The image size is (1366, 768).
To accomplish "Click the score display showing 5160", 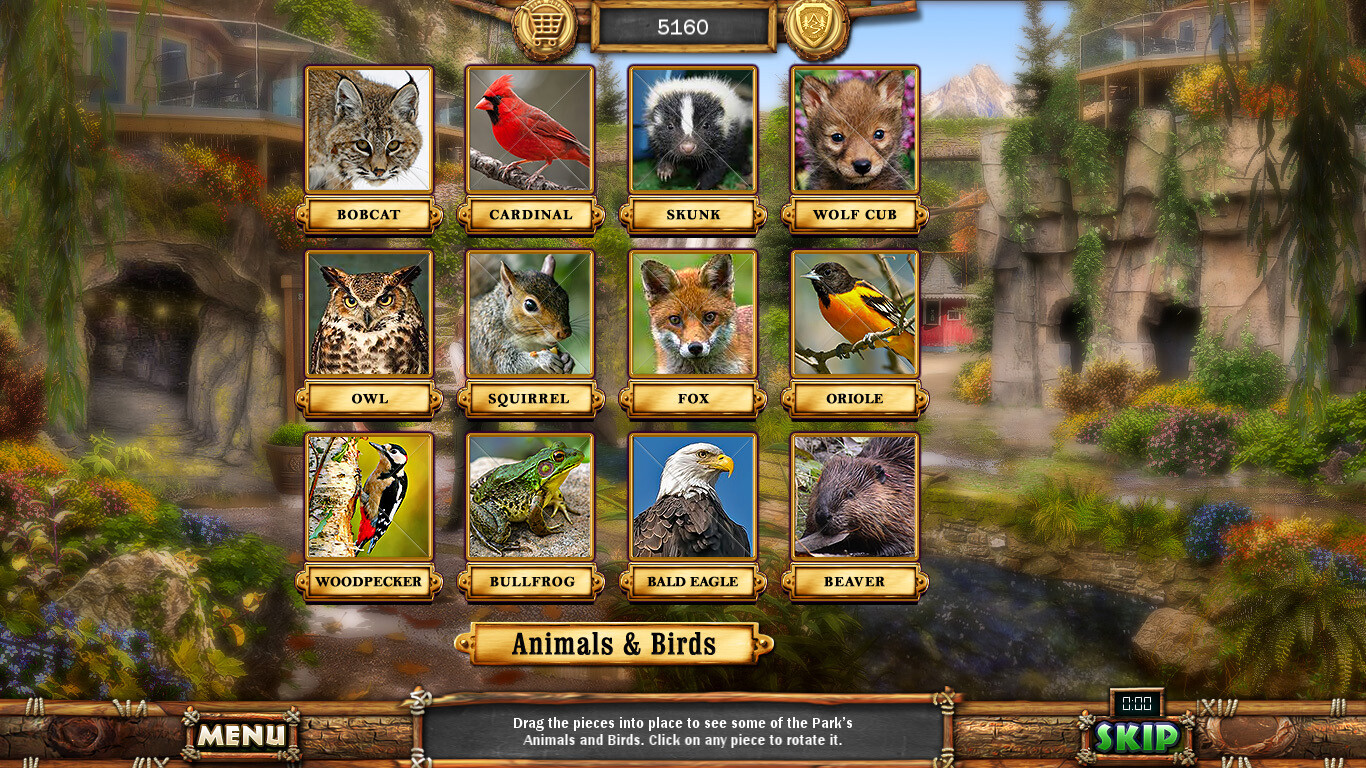I will coord(681,27).
